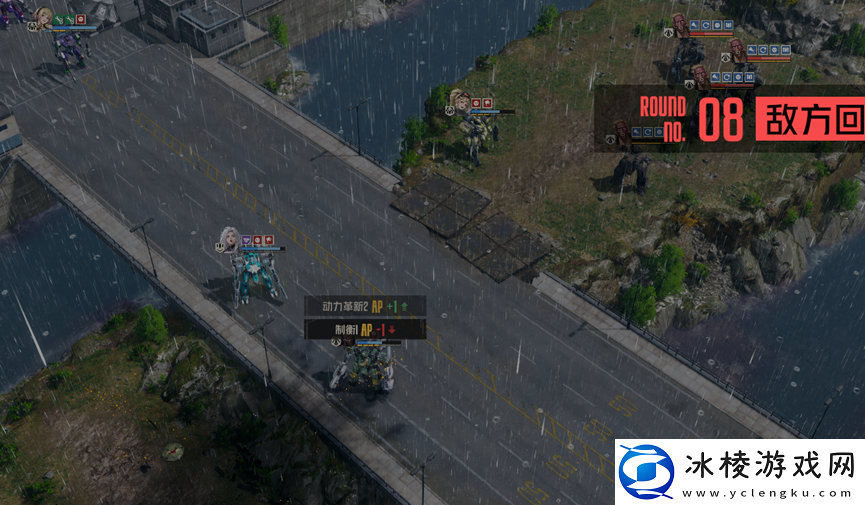865x505 pixels.
Task: Select the blonde pilot portrait above the purple mech
Action: pos(44,17)
